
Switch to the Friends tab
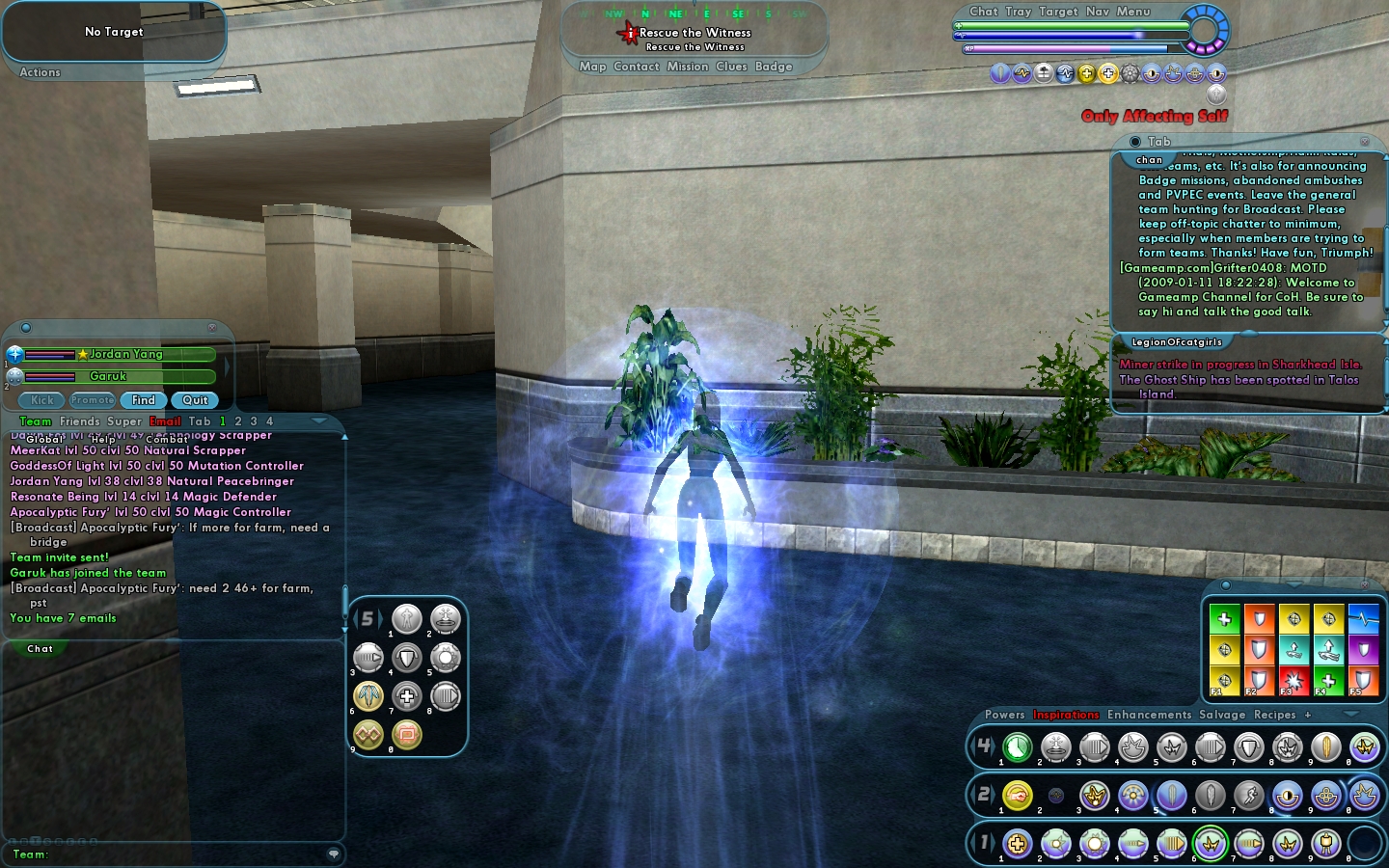point(80,421)
